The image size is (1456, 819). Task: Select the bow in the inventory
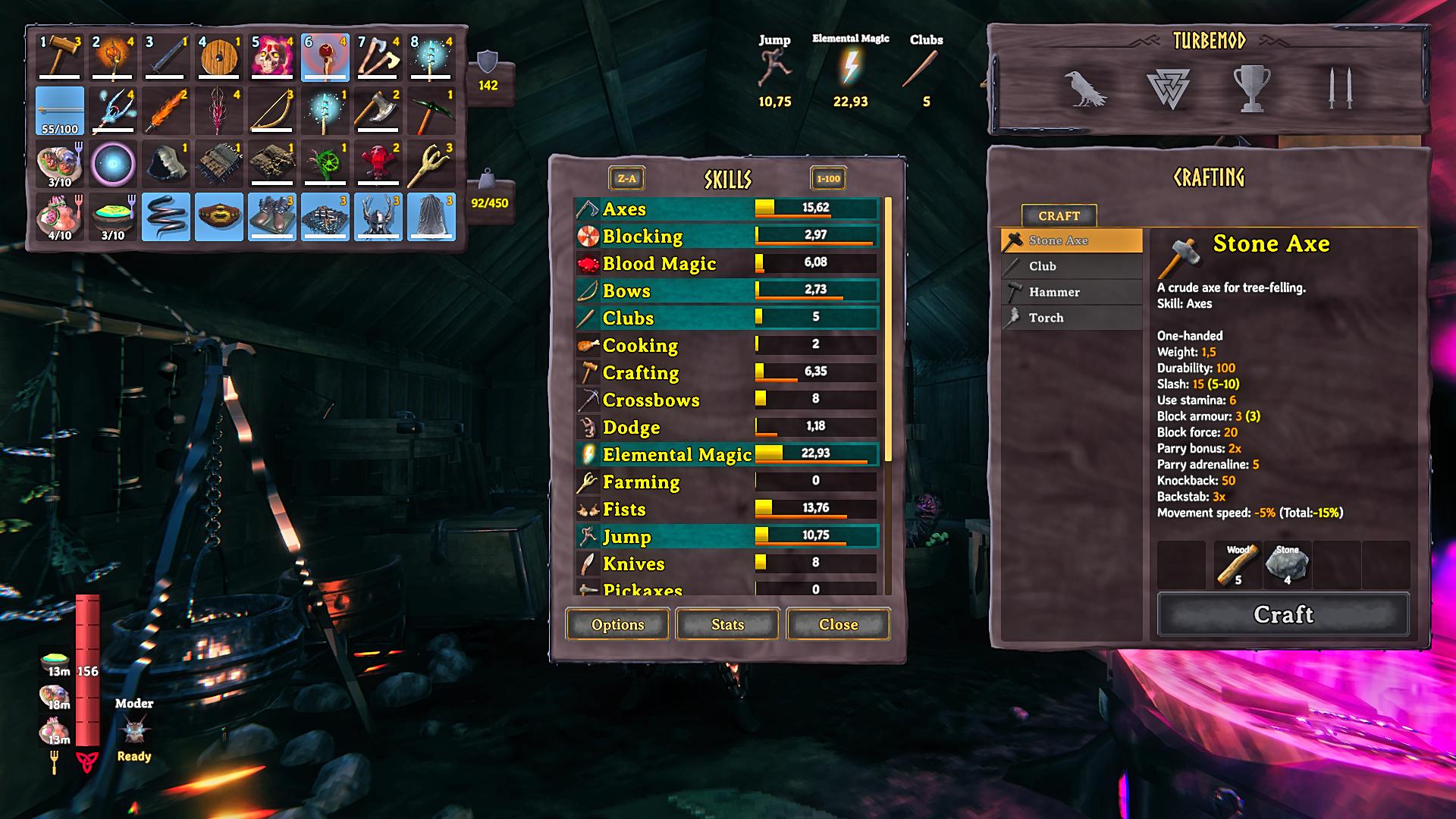(x=272, y=111)
